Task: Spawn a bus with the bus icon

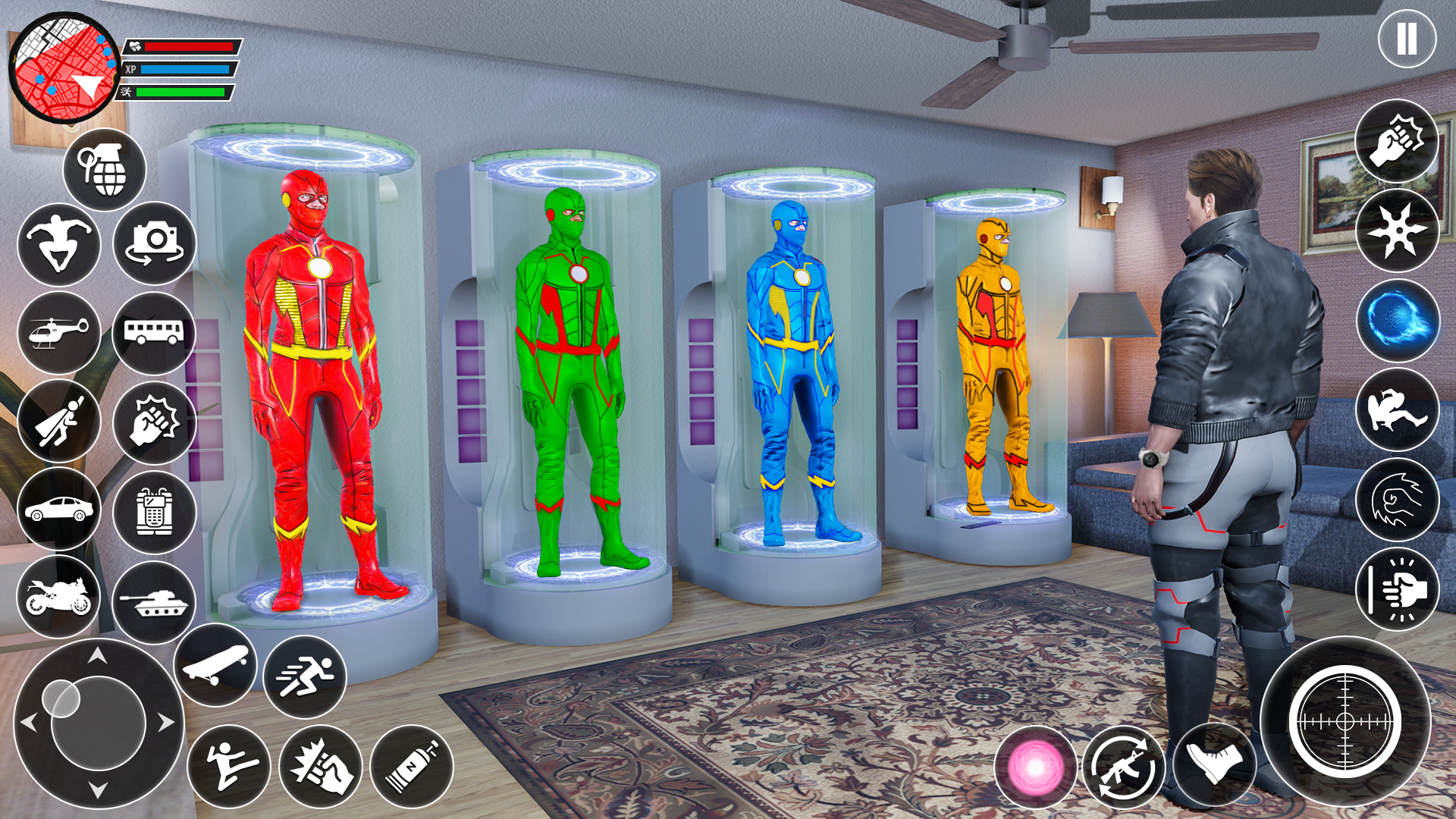Action: click(152, 332)
